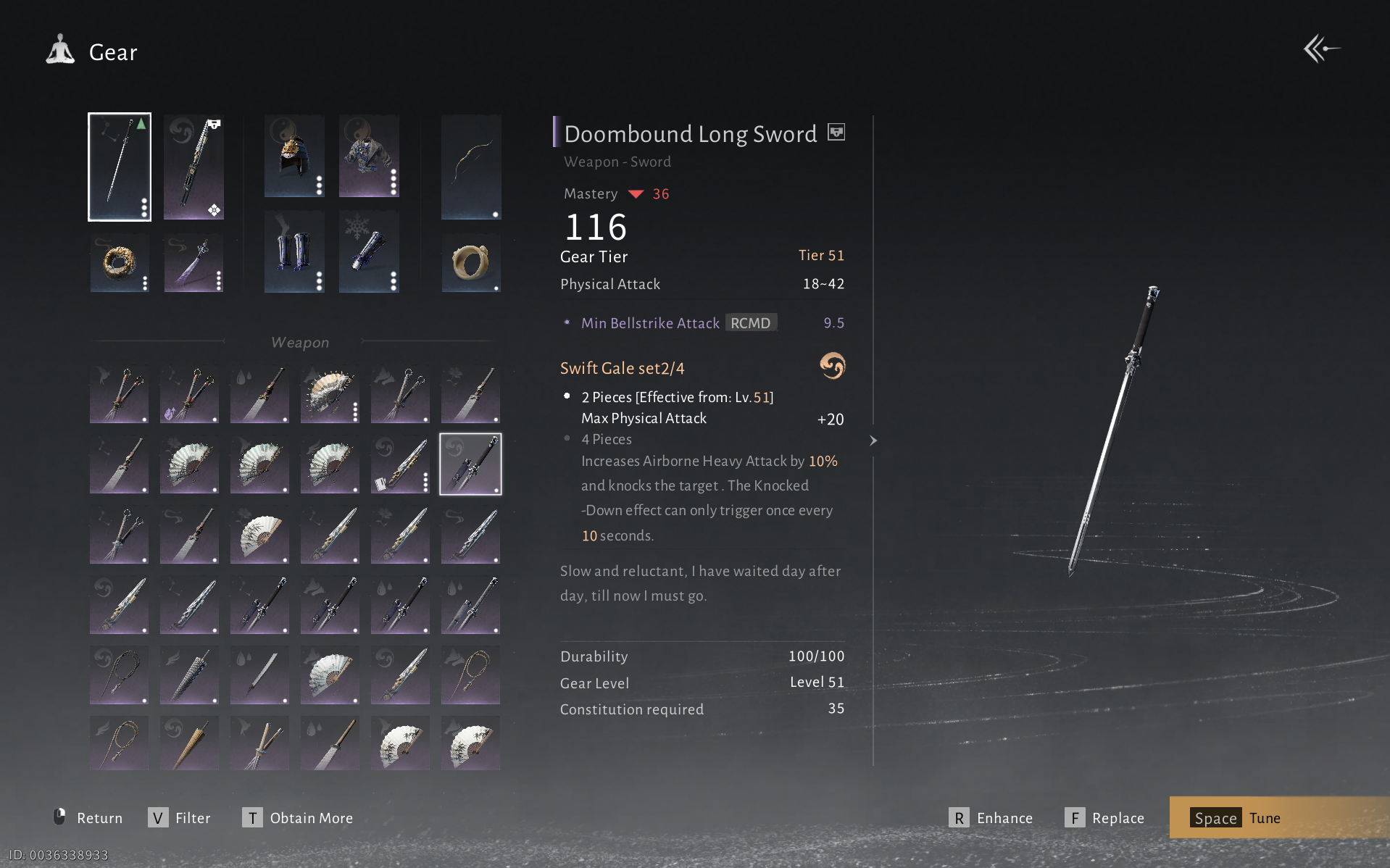
Task: Open the RCMD tag on Bellstrike Attack
Action: tap(751, 323)
